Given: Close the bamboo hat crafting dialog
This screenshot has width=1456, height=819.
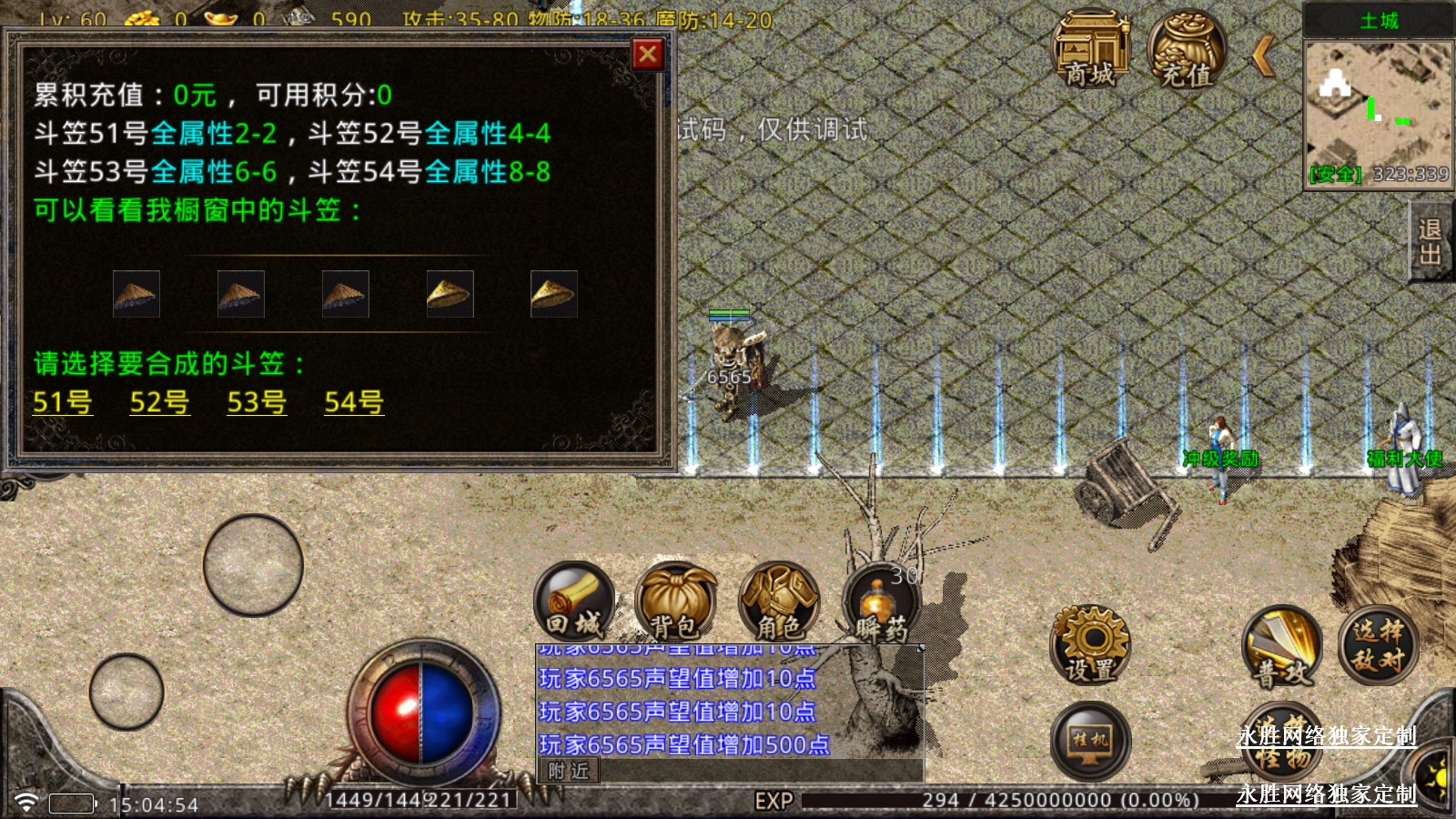Looking at the screenshot, I should (647, 55).
